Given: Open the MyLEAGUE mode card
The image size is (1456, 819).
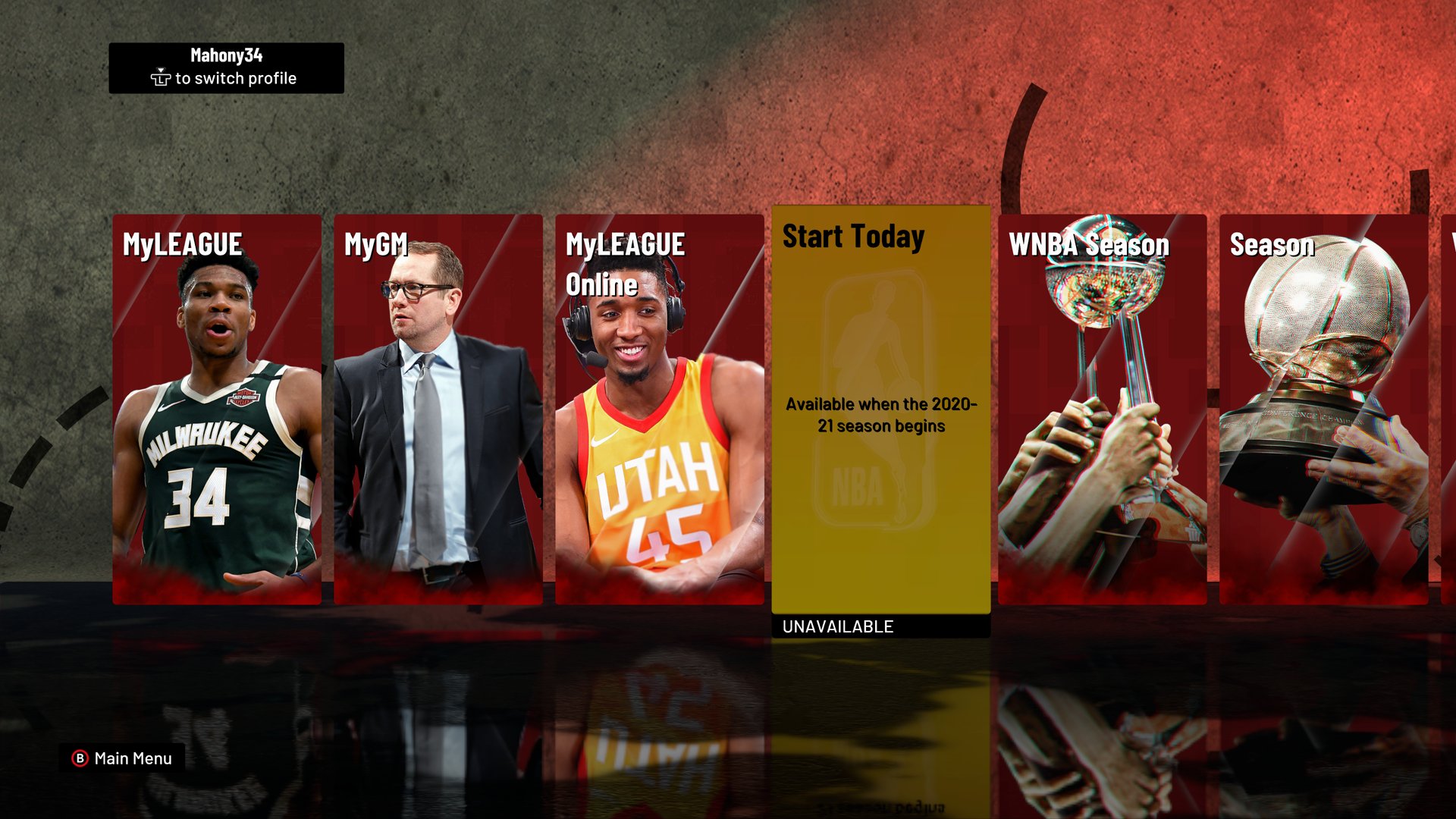Looking at the screenshot, I should pos(217,409).
